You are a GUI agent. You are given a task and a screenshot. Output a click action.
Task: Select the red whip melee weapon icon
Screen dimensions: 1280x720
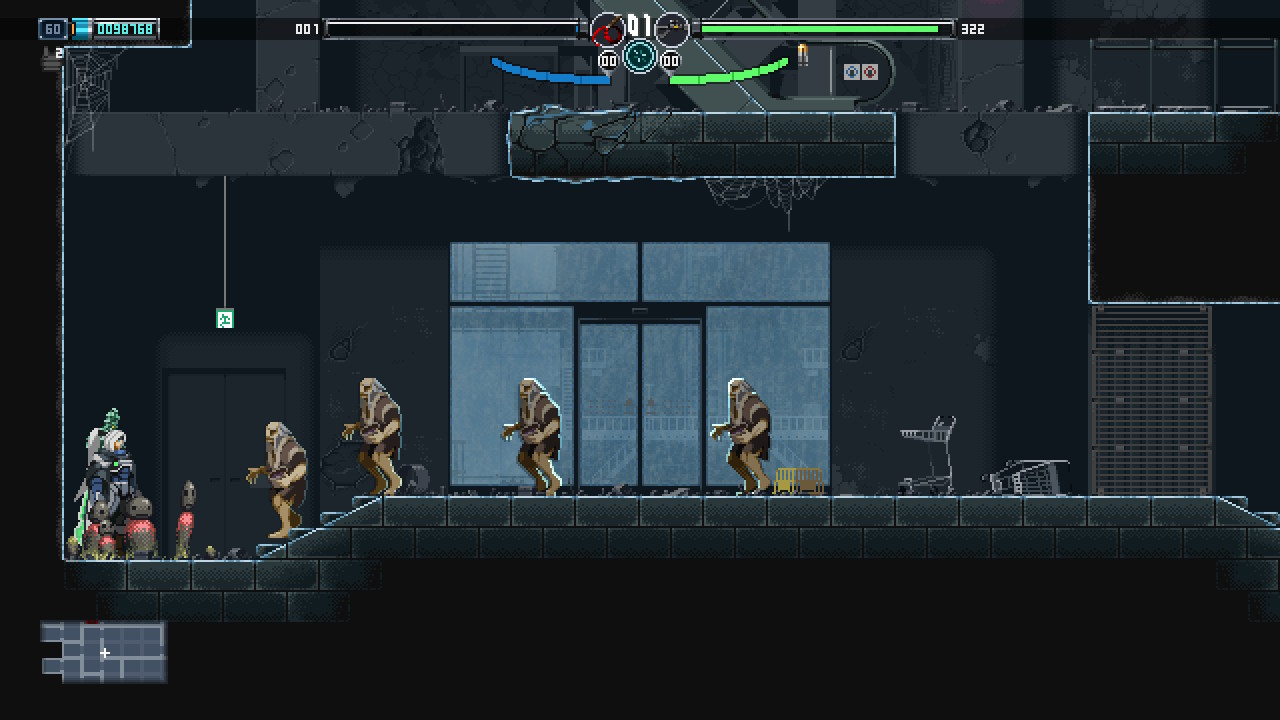[x=607, y=30]
